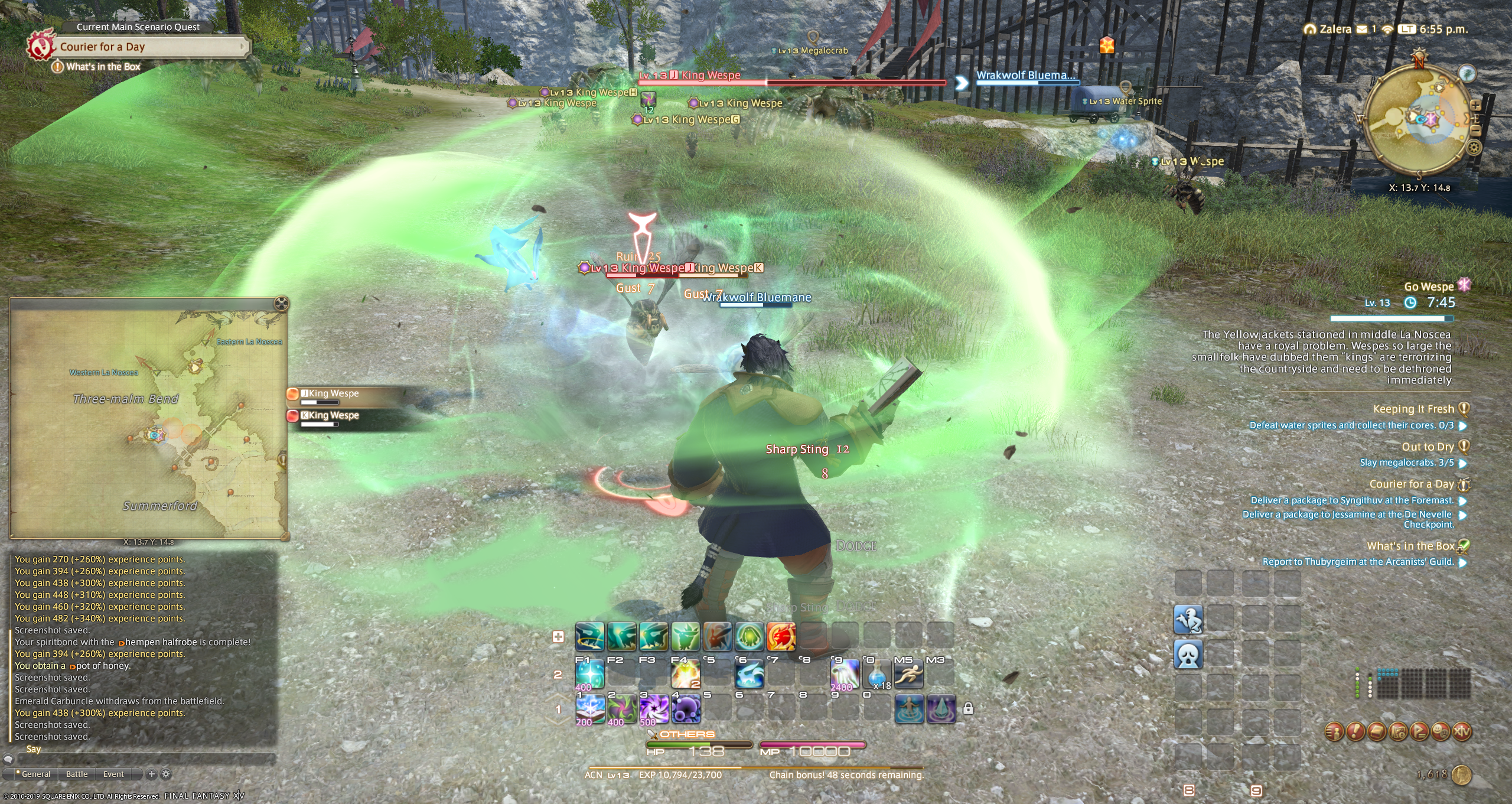1512x804 pixels.
Task: Zoom in on the minimap
Action: click(x=1475, y=105)
